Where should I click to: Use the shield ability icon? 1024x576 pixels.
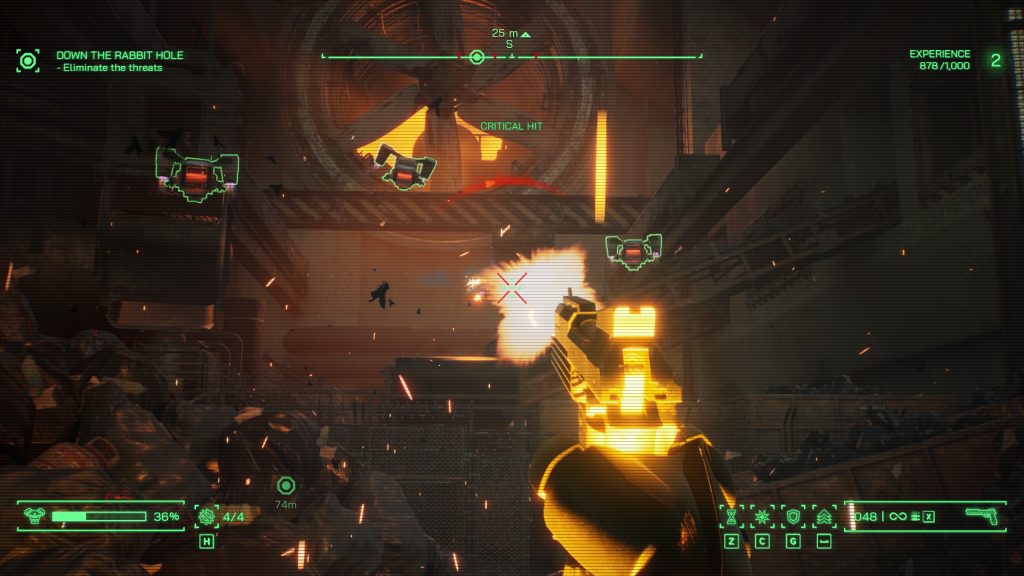pos(793,516)
